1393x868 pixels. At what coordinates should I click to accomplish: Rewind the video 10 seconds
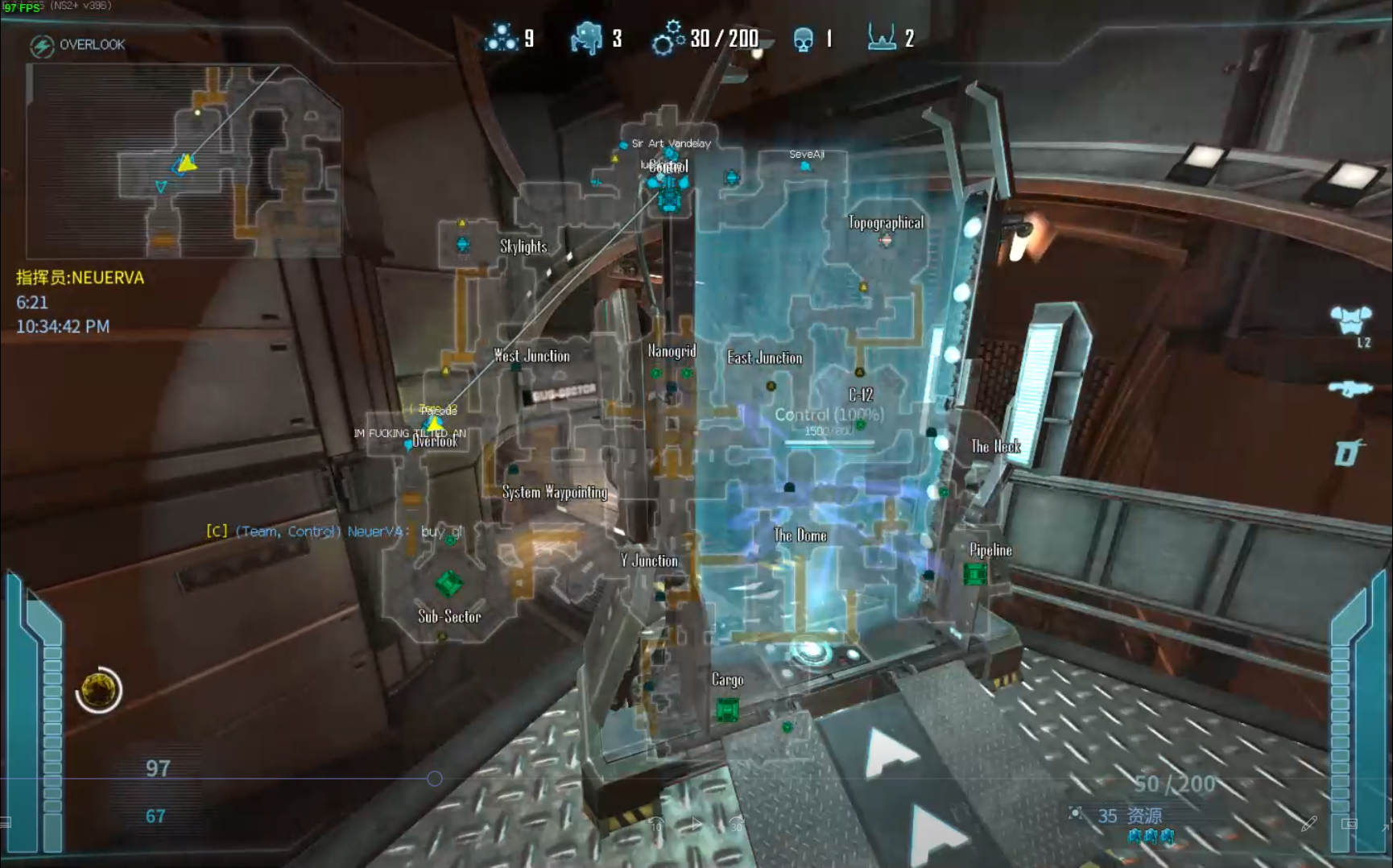[656, 825]
